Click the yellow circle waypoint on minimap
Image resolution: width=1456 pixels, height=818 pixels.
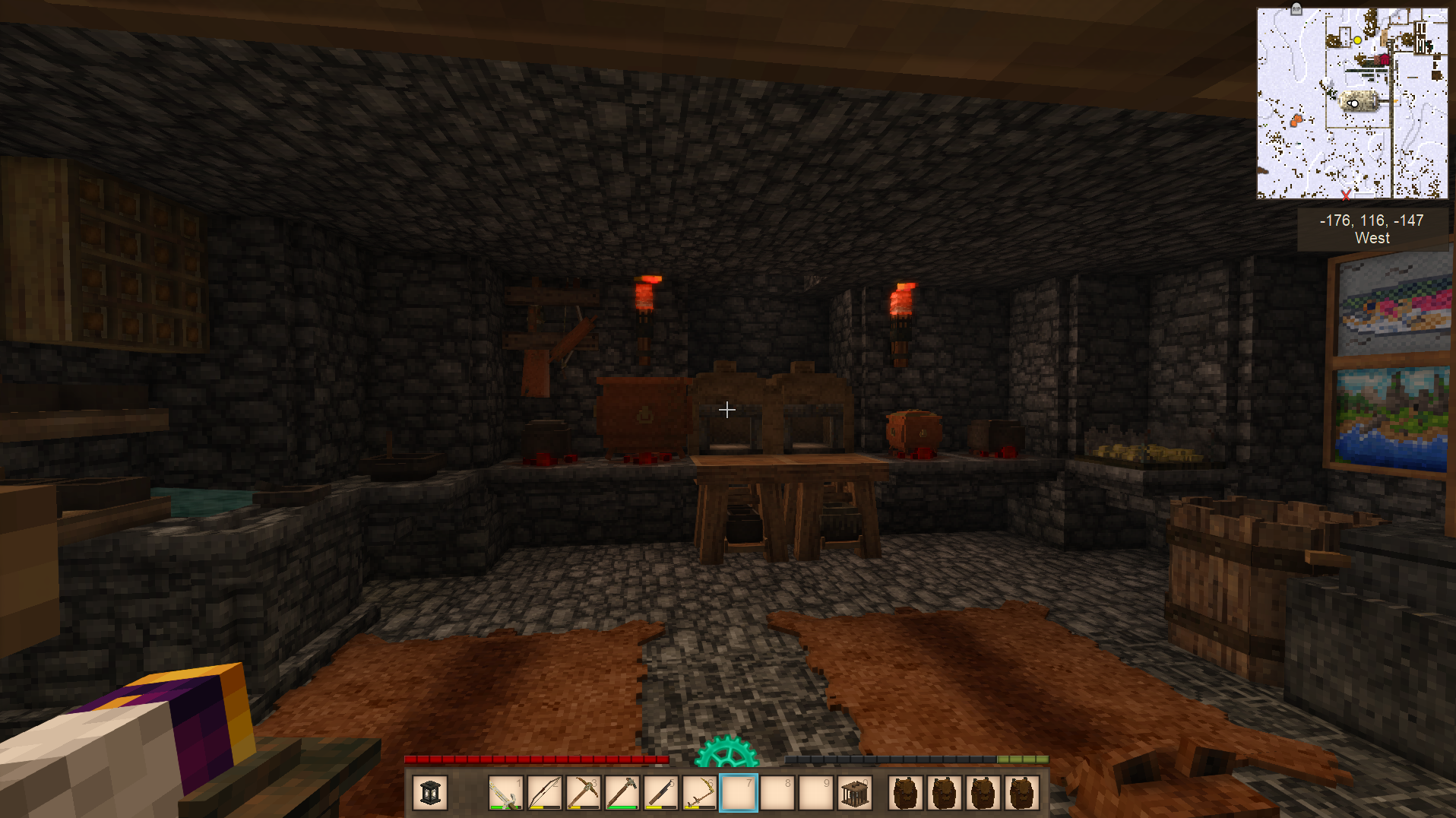[x=1357, y=40]
